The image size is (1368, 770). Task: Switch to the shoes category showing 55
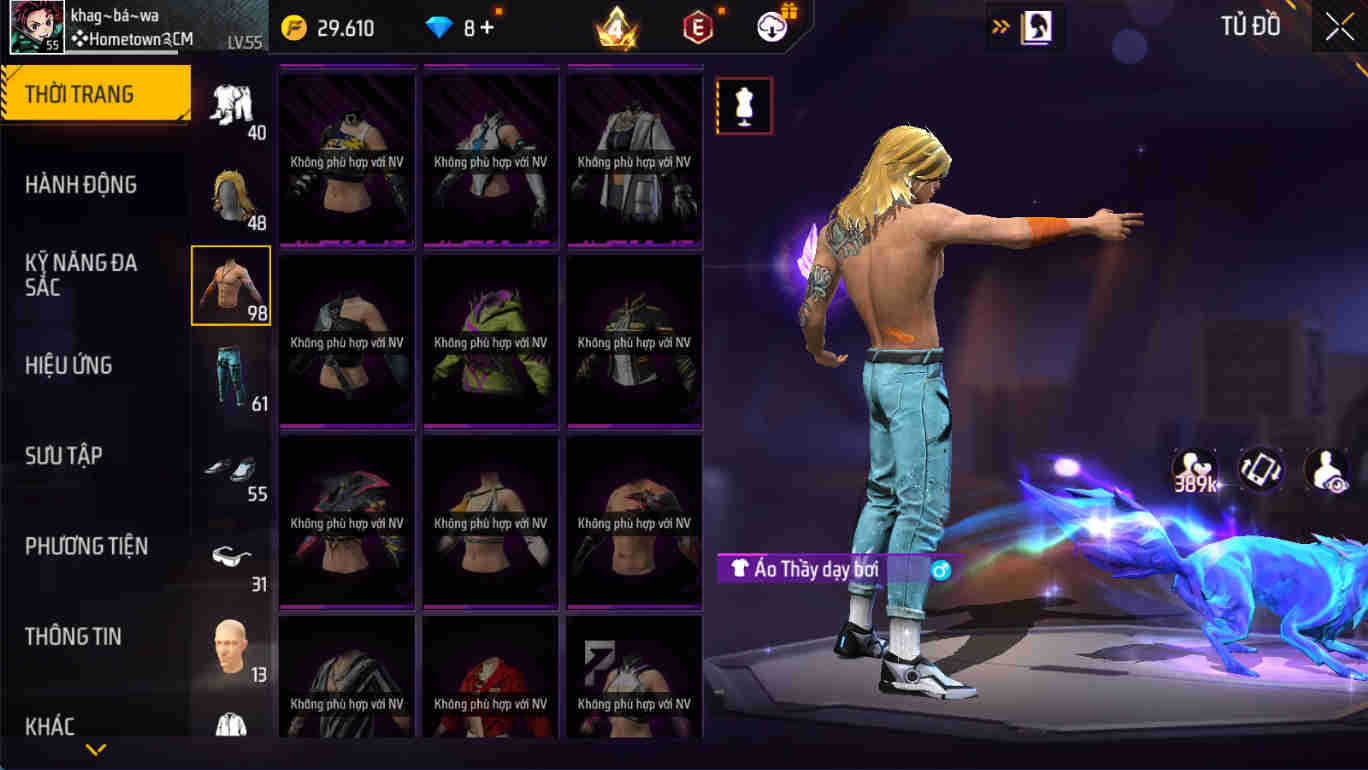pos(231,470)
